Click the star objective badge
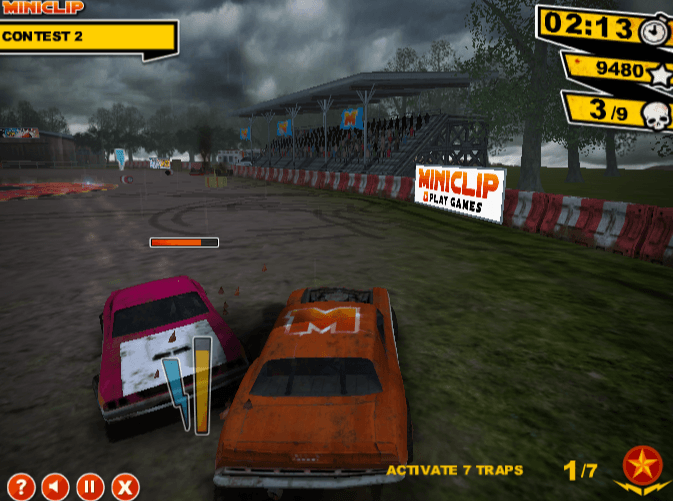Screen dimensions: 673x501 point(642,467)
